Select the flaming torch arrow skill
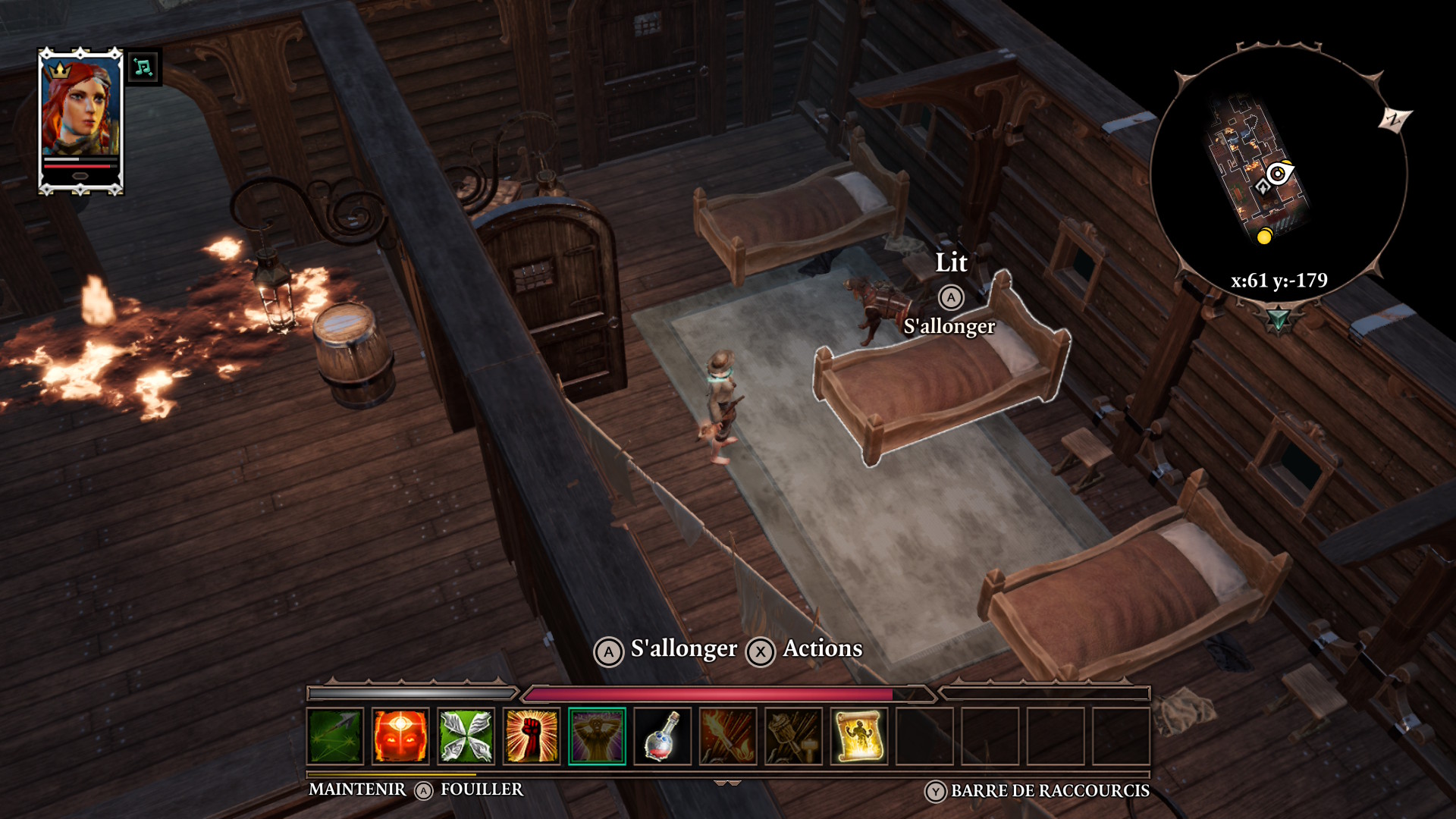 coord(728,736)
